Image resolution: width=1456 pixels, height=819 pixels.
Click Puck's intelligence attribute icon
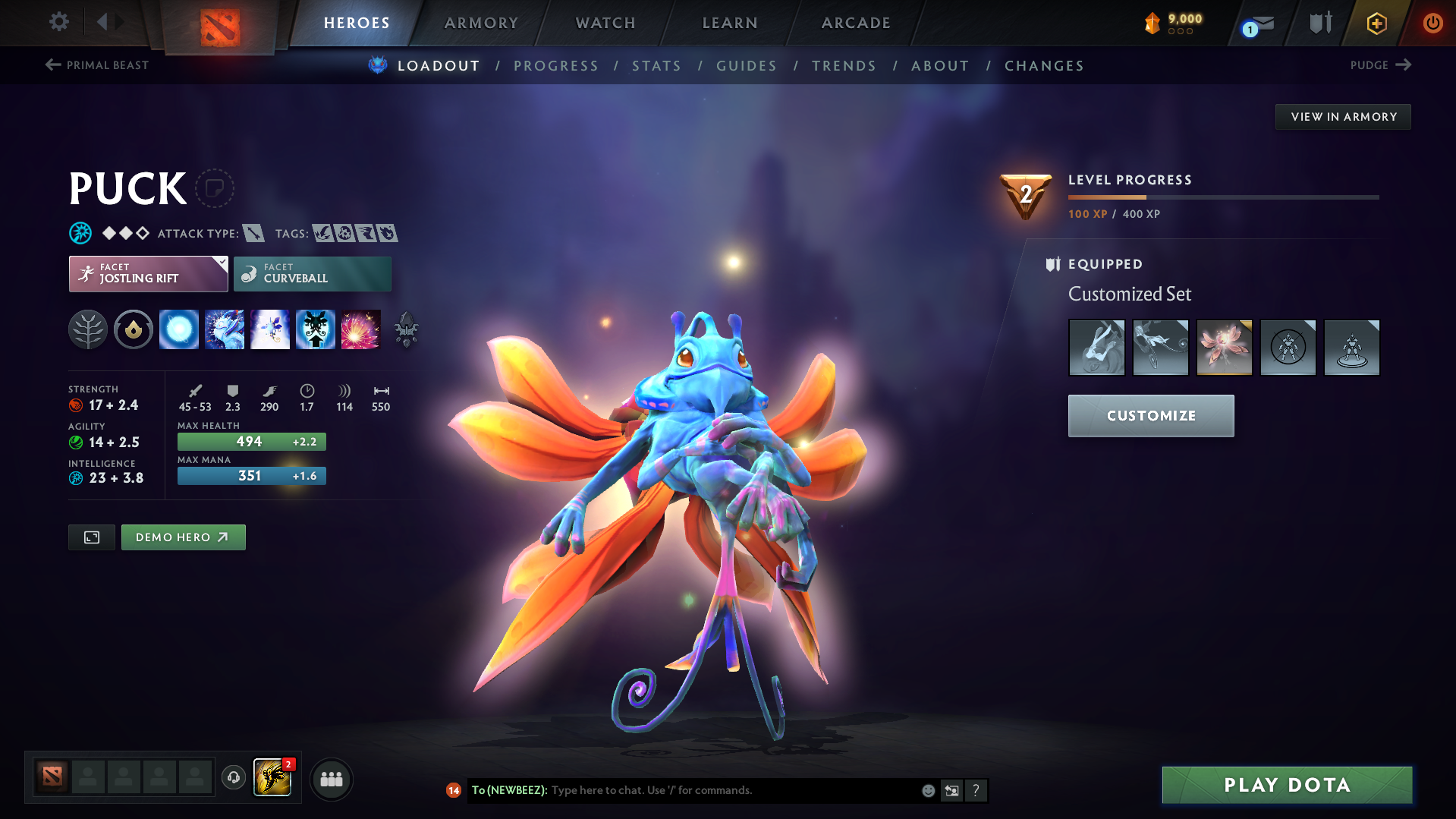pos(74,478)
